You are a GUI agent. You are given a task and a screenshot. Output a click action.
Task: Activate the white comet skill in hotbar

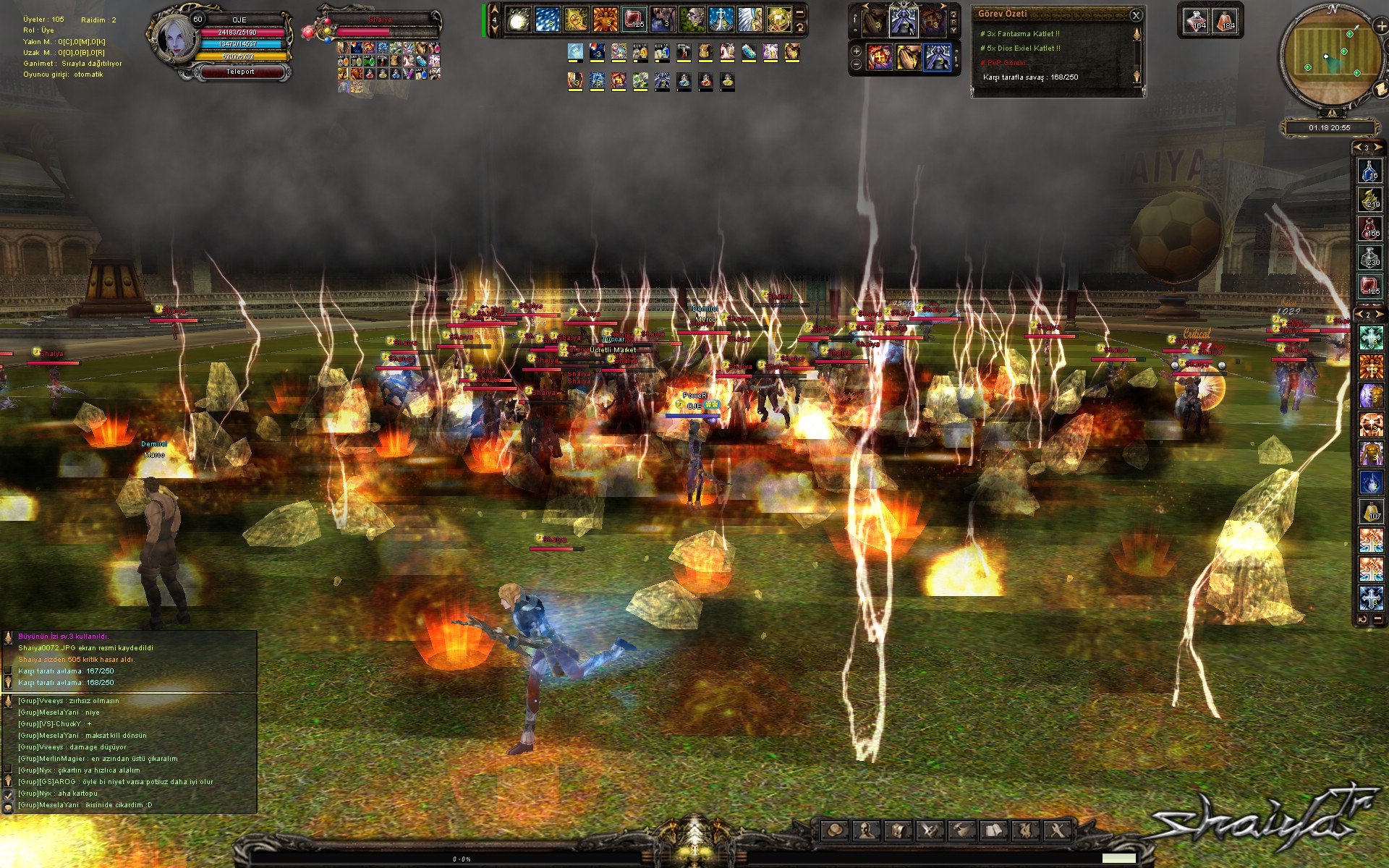518,20
